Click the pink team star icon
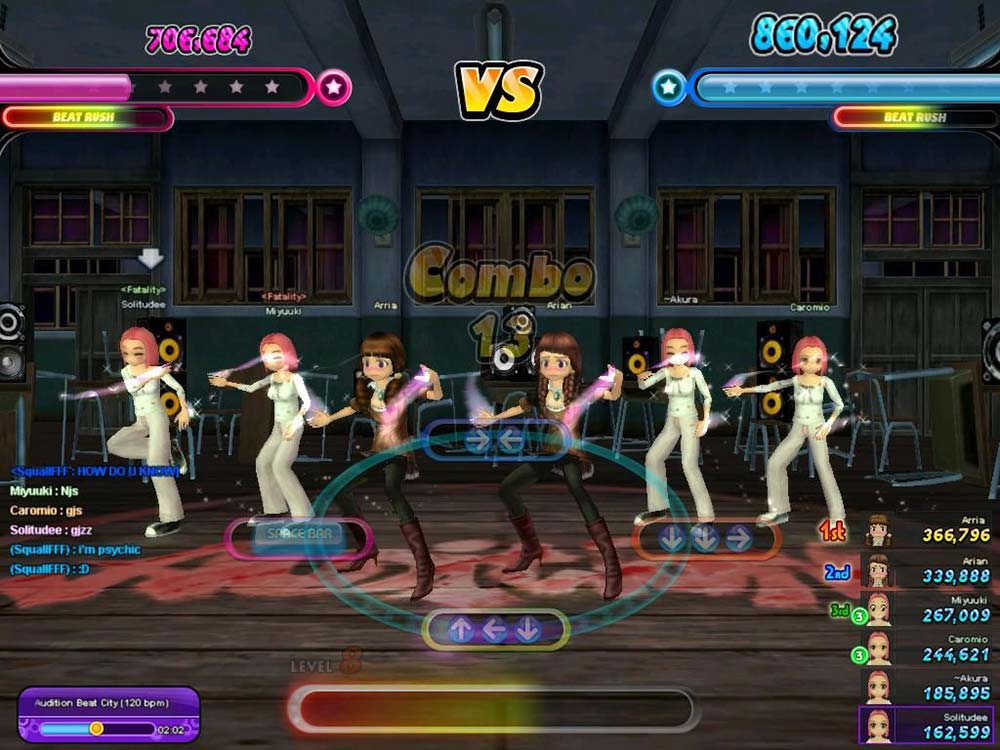The width and height of the screenshot is (1000, 750). [x=334, y=88]
